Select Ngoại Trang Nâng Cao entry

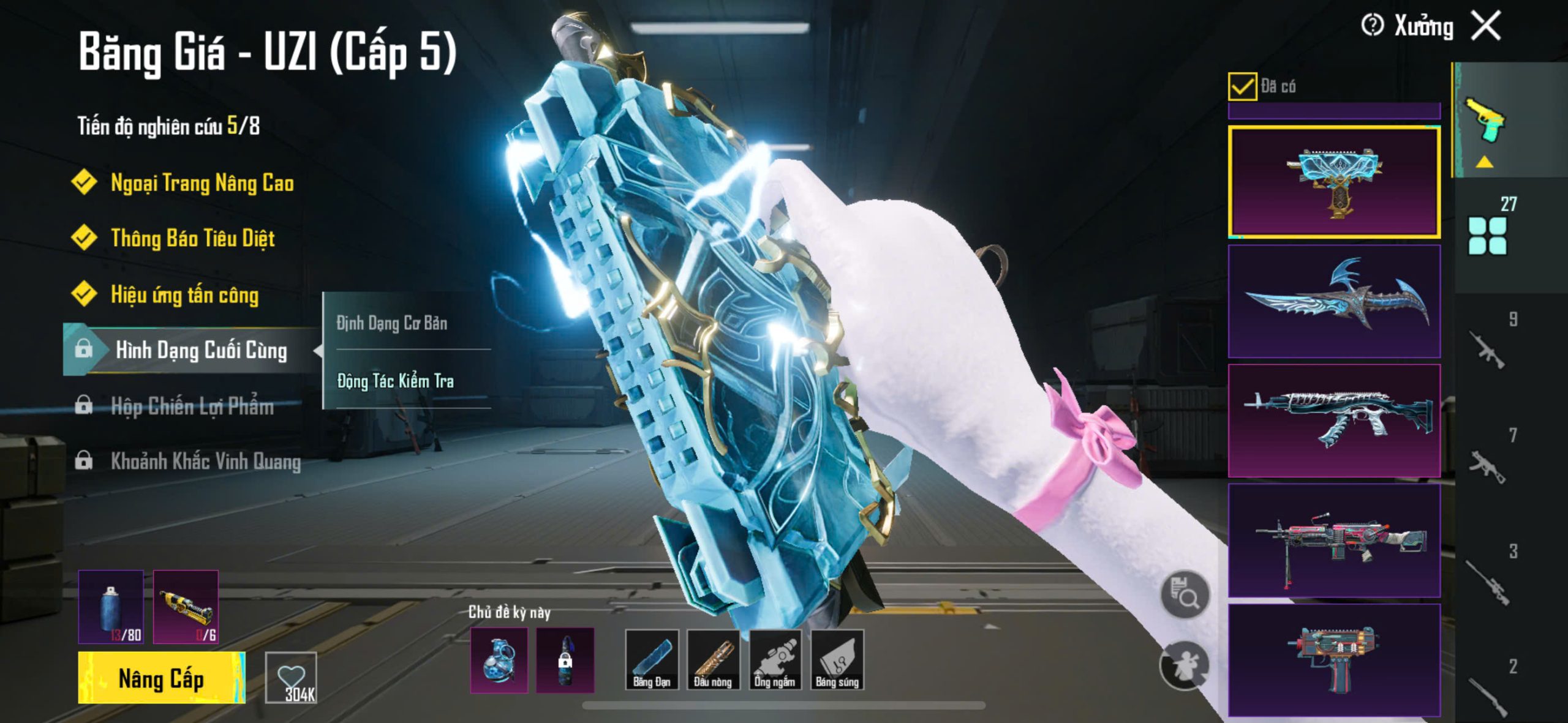tap(202, 183)
